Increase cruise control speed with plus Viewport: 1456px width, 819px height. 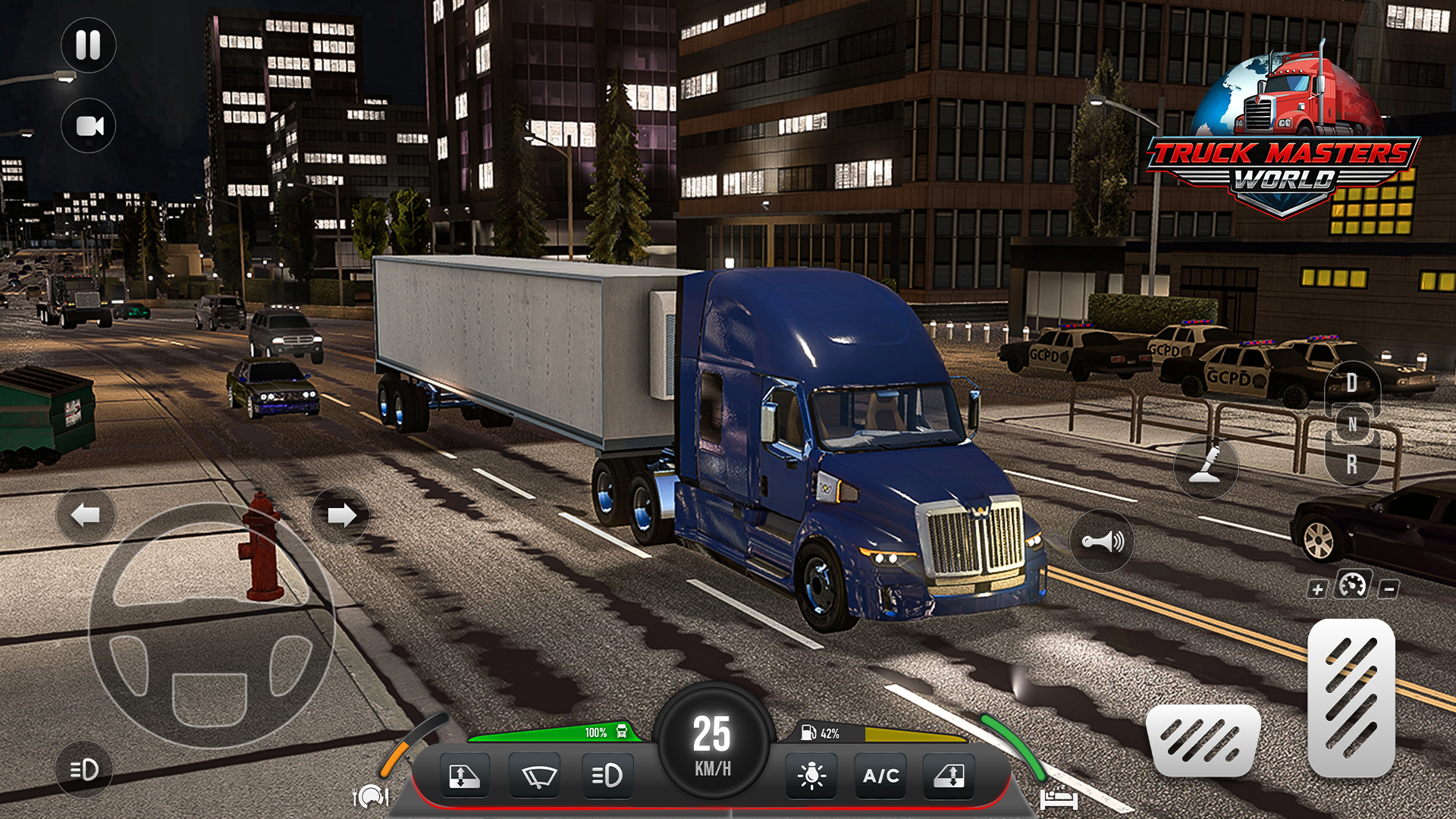(1317, 589)
